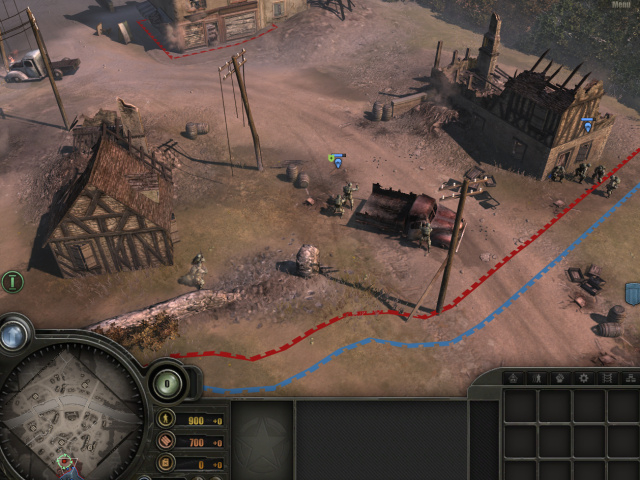Select the round blue arrow button above minimap
Screen dimensions: 640x480
point(14,335)
